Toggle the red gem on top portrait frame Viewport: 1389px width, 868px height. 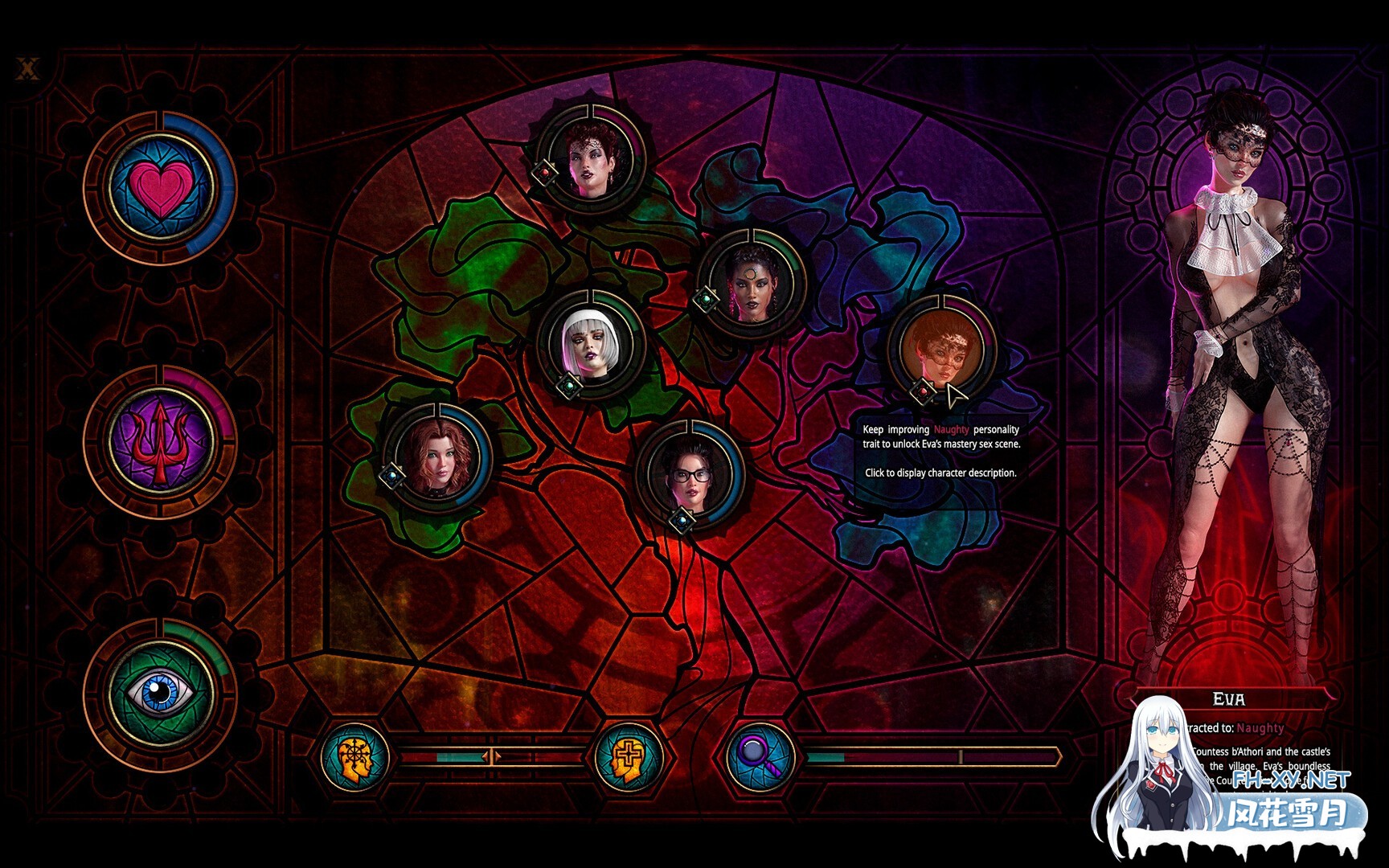pos(545,171)
